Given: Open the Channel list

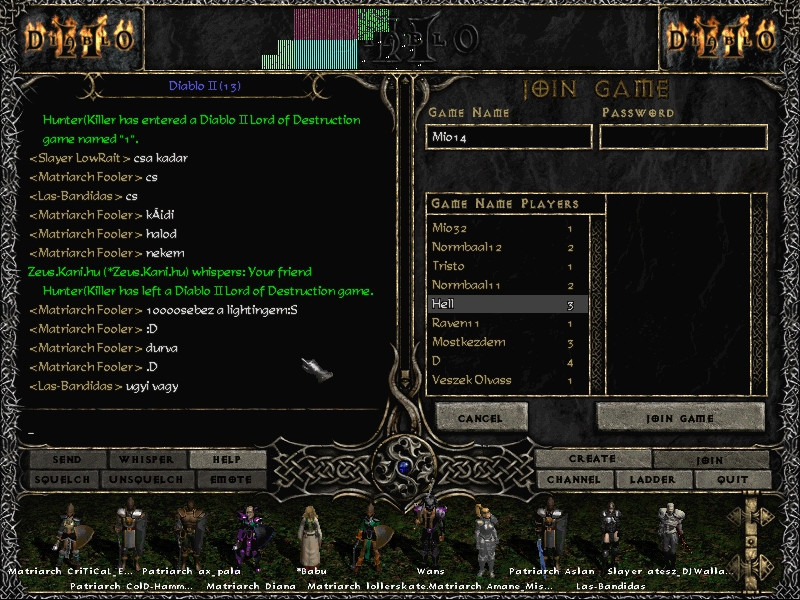Looking at the screenshot, I should 574,480.
